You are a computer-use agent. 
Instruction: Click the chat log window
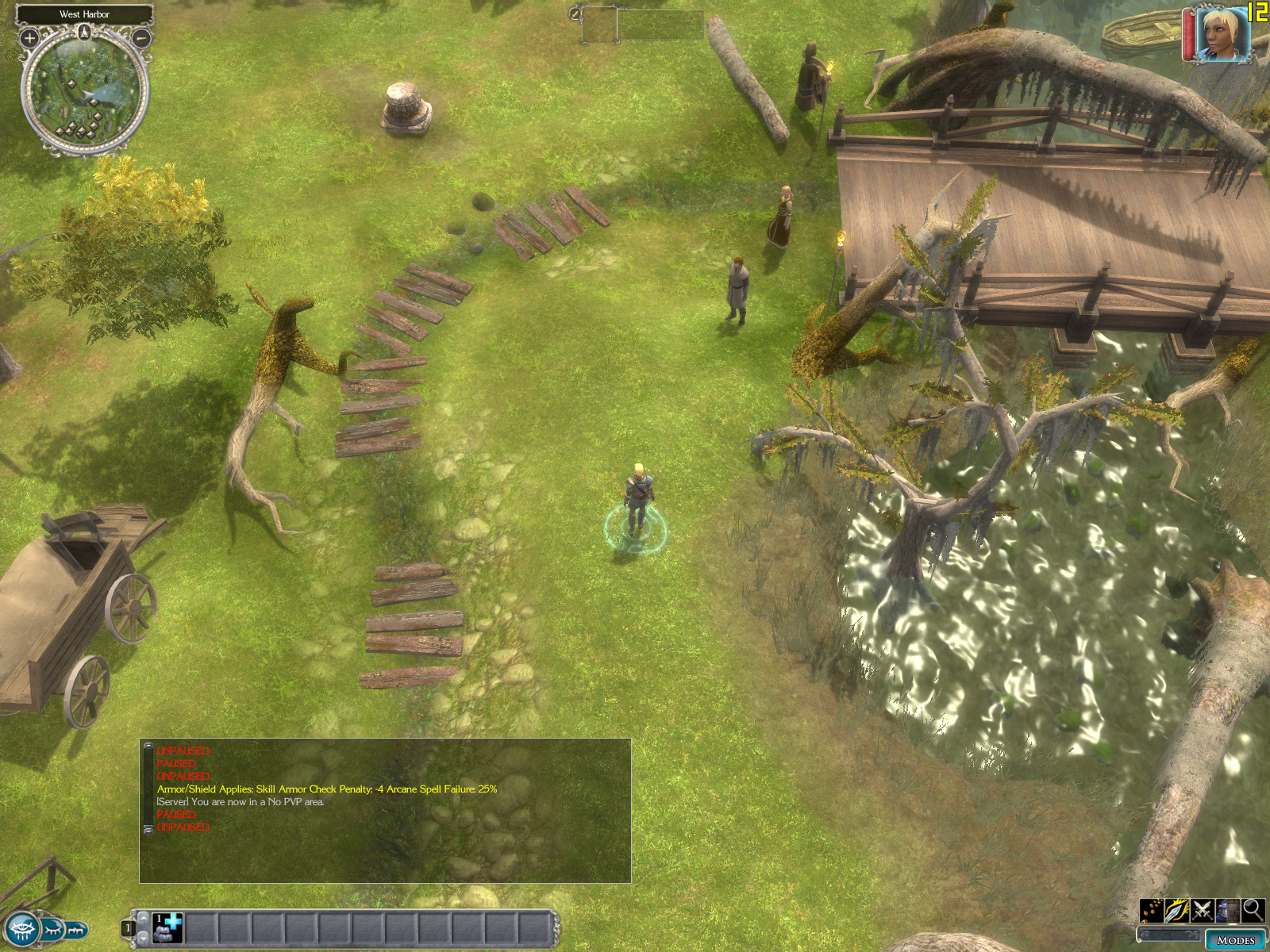click(386, 811)
